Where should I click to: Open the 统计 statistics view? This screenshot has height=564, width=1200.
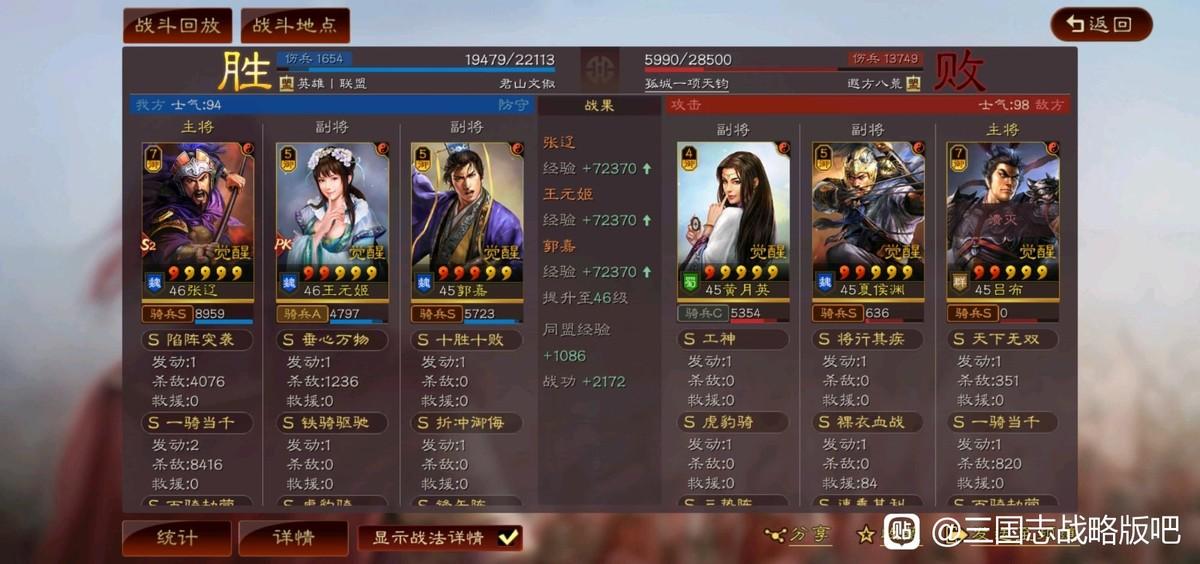177,538
